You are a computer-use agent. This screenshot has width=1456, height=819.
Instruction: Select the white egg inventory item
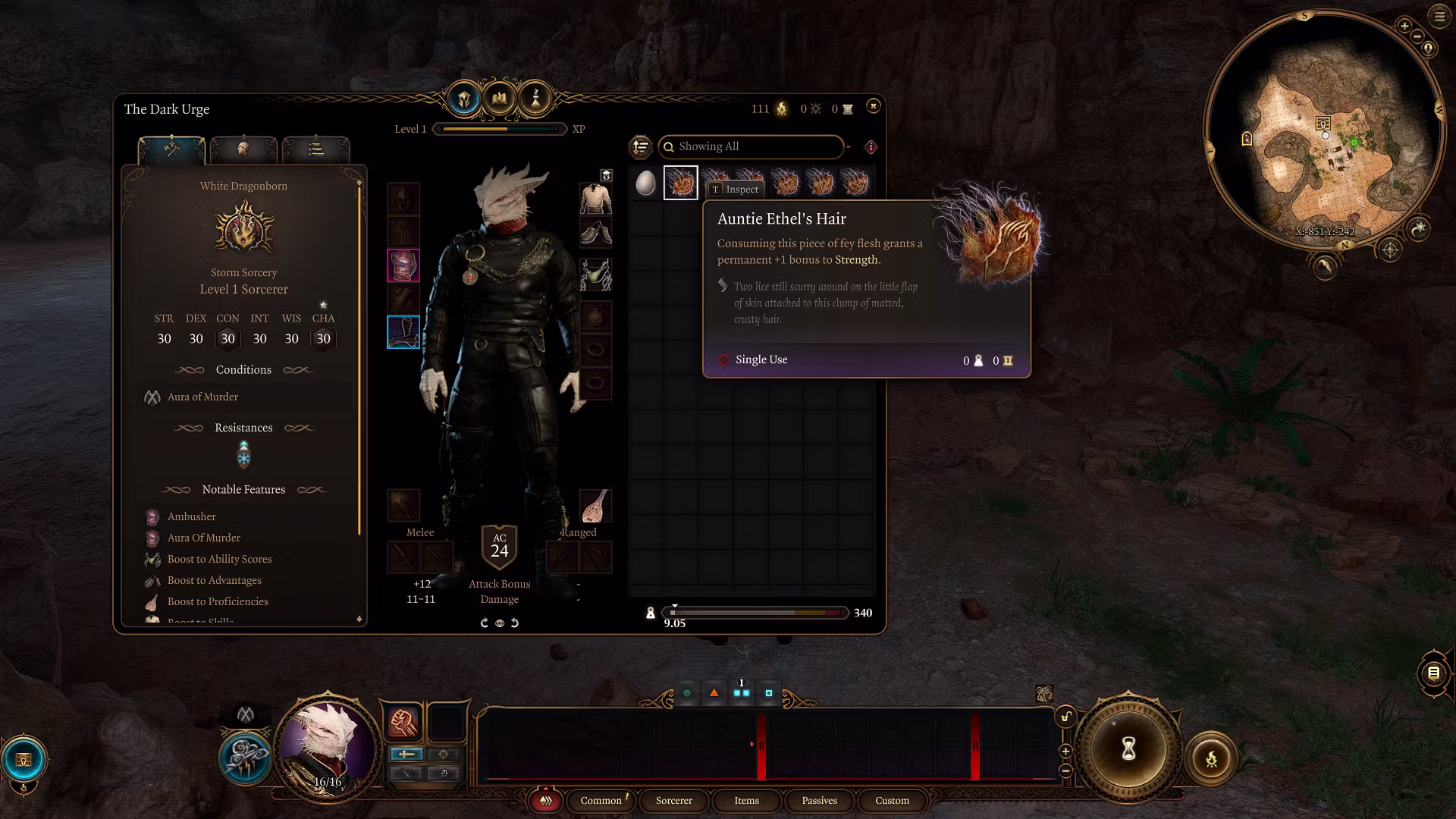click(645, 184)
